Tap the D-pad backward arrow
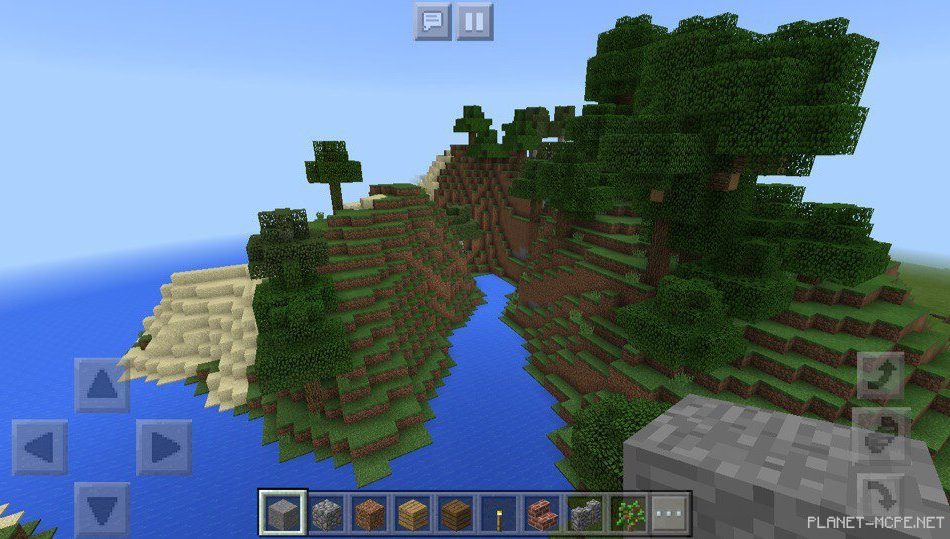Image resolution: width=950 pixels, height=539 pixels. [x=102, y=508]
